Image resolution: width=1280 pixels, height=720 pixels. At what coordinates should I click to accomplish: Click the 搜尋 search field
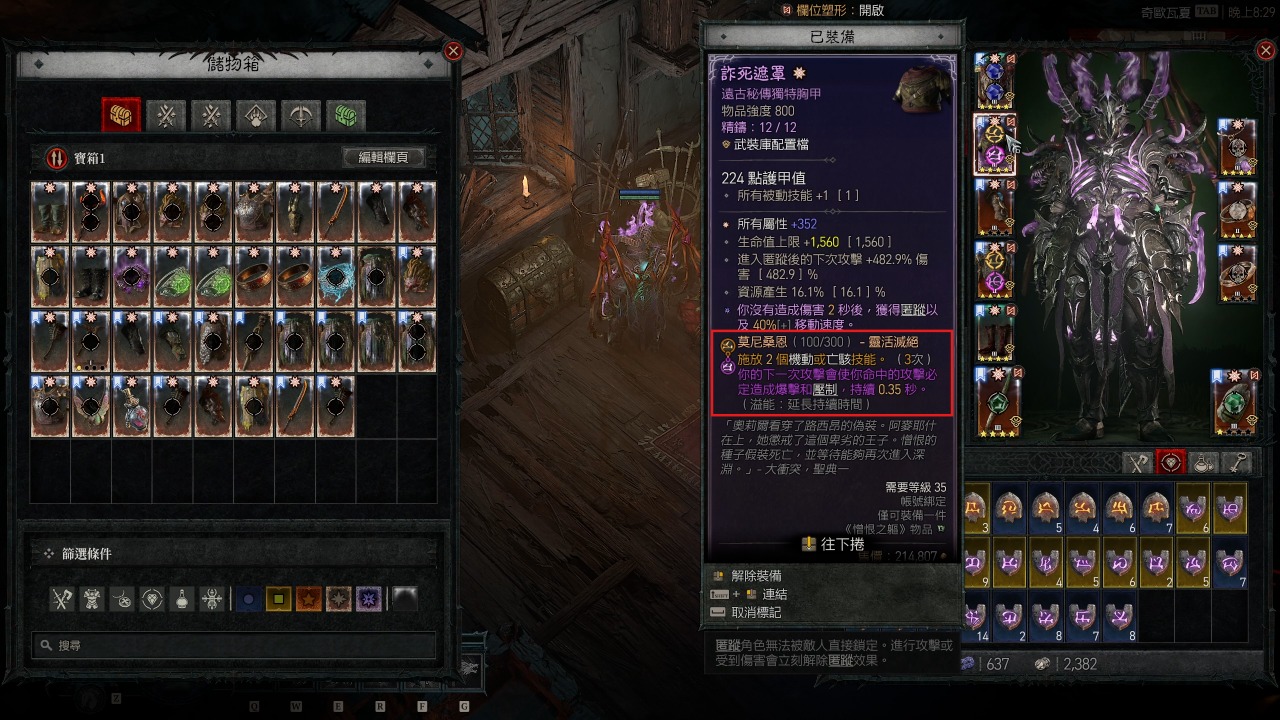pos(235,646)
